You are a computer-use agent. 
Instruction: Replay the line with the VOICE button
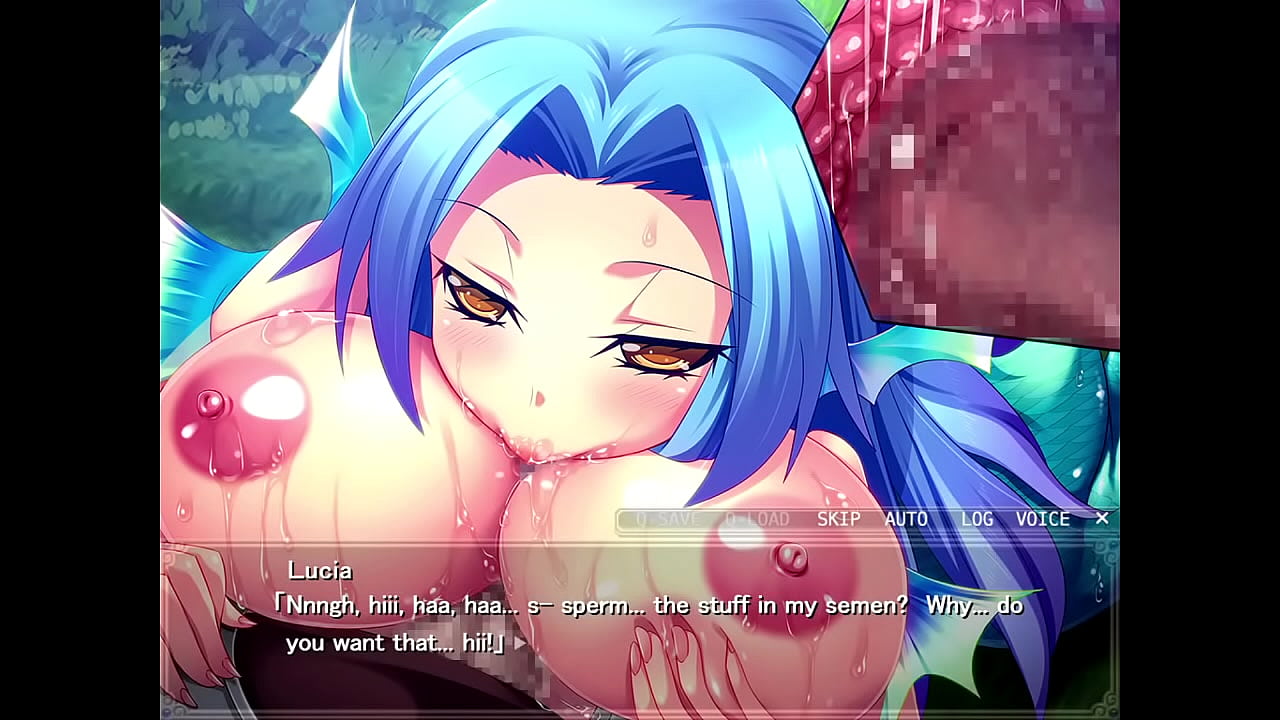click(1043, 519)
